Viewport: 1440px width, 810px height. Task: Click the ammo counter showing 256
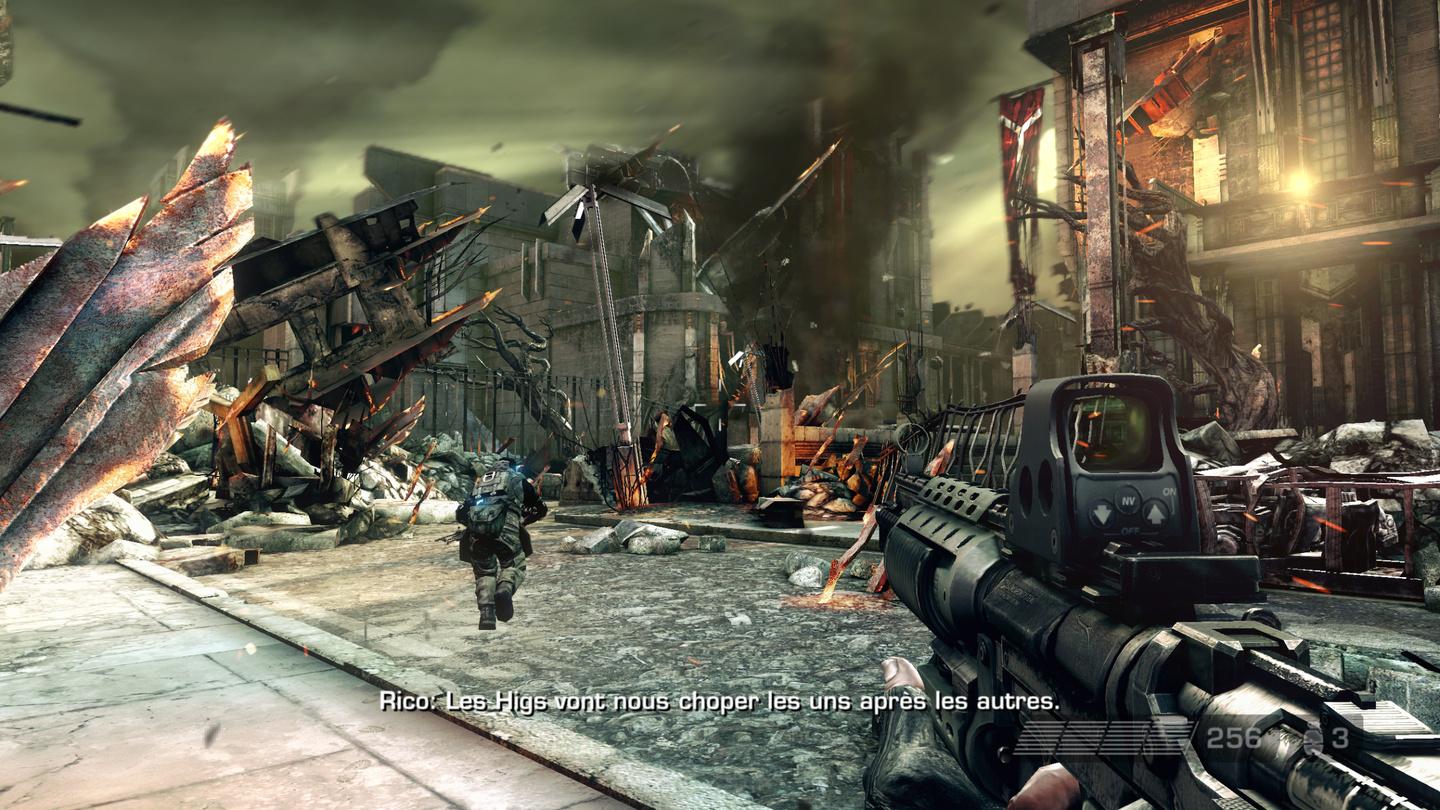click(x=1234, y=738)
